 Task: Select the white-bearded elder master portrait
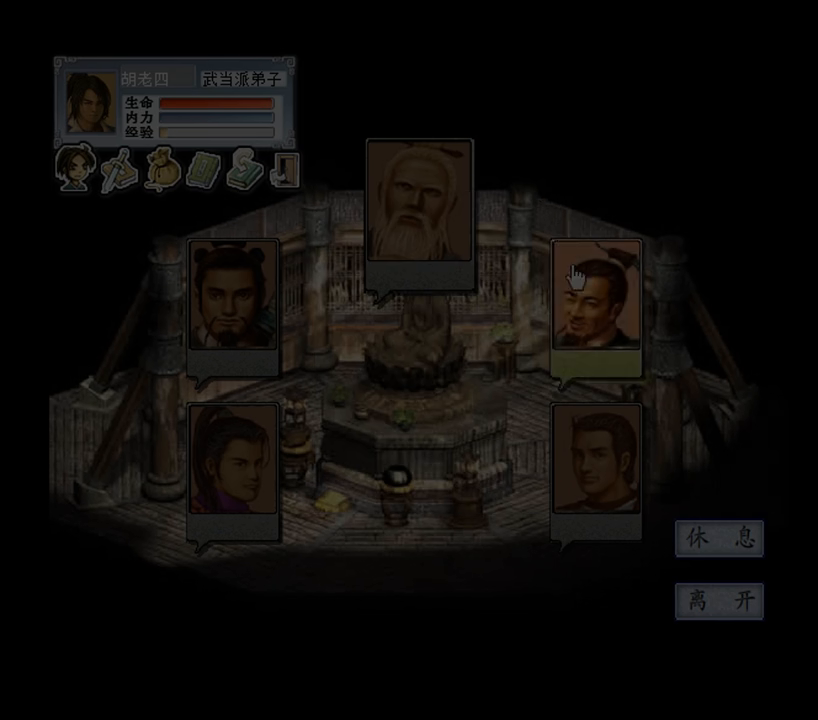point(419,203)
